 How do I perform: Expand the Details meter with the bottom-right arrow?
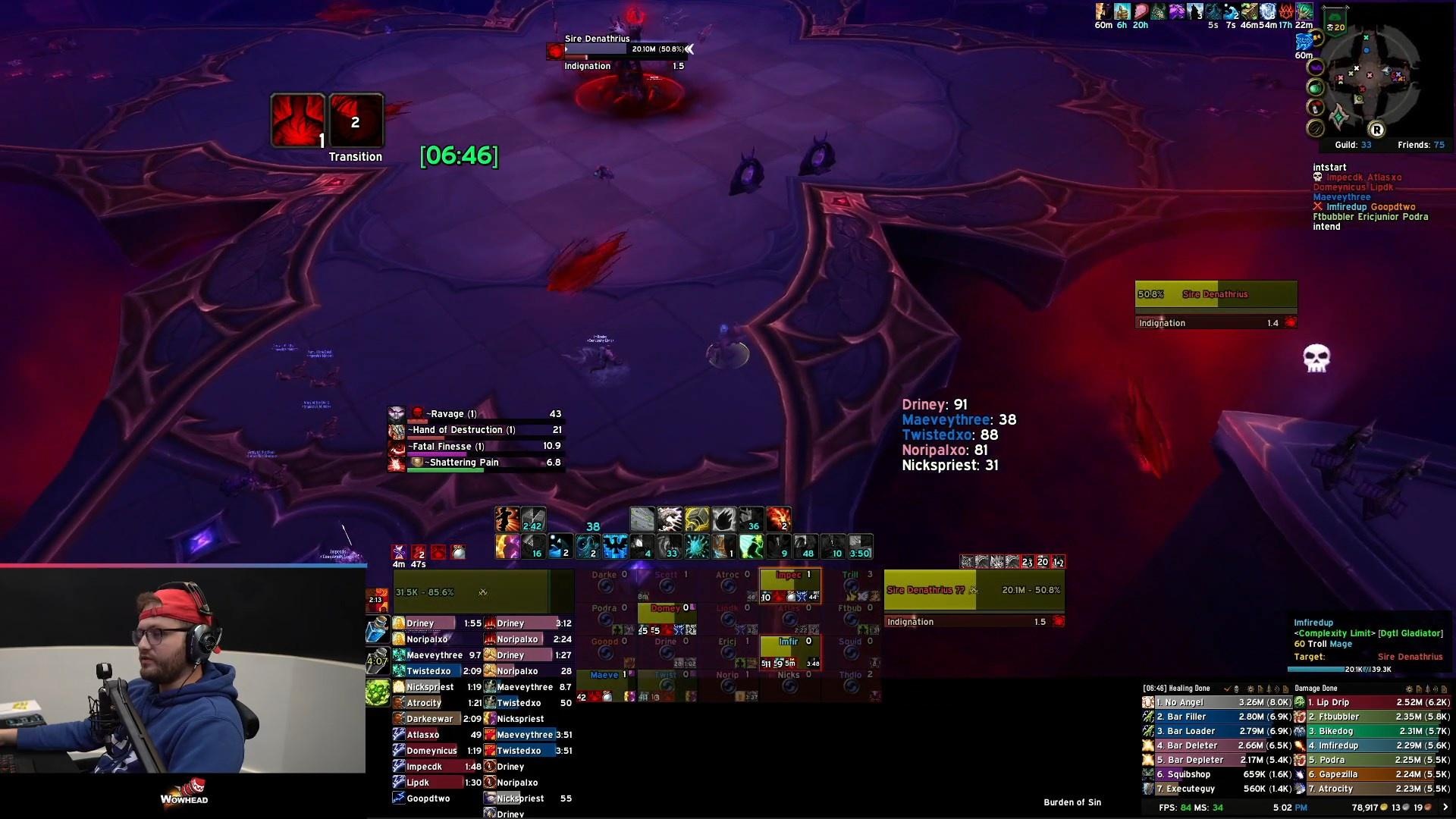point(1447,807)
